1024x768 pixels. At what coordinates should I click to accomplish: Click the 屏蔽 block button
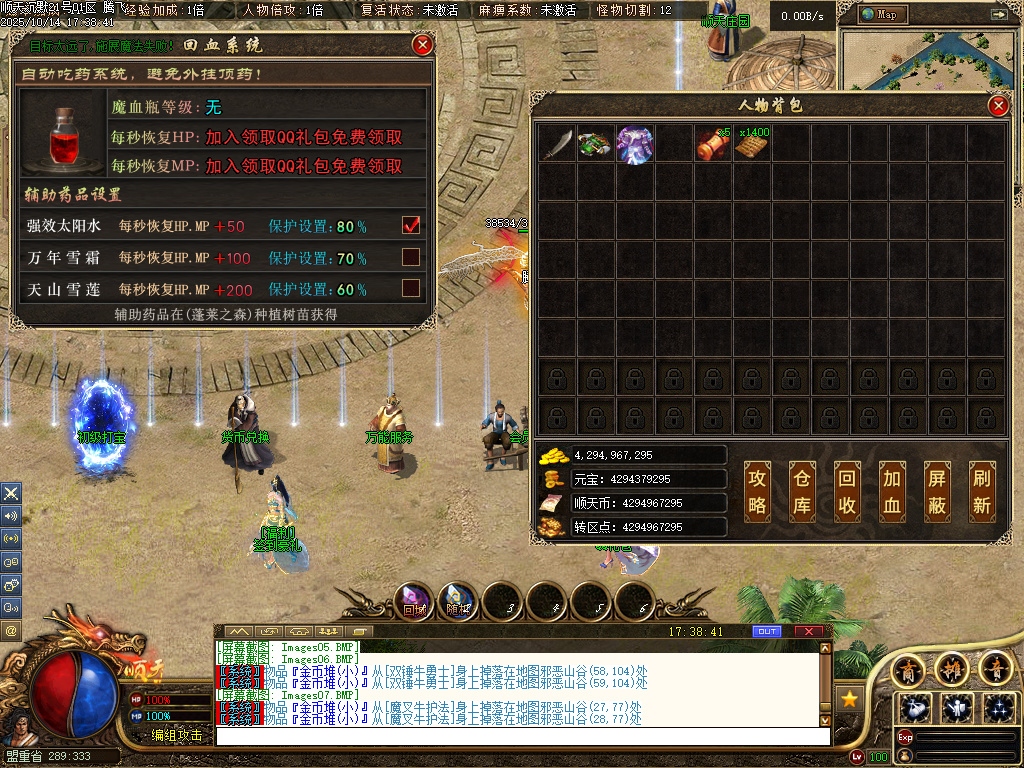tap(937, 492)
